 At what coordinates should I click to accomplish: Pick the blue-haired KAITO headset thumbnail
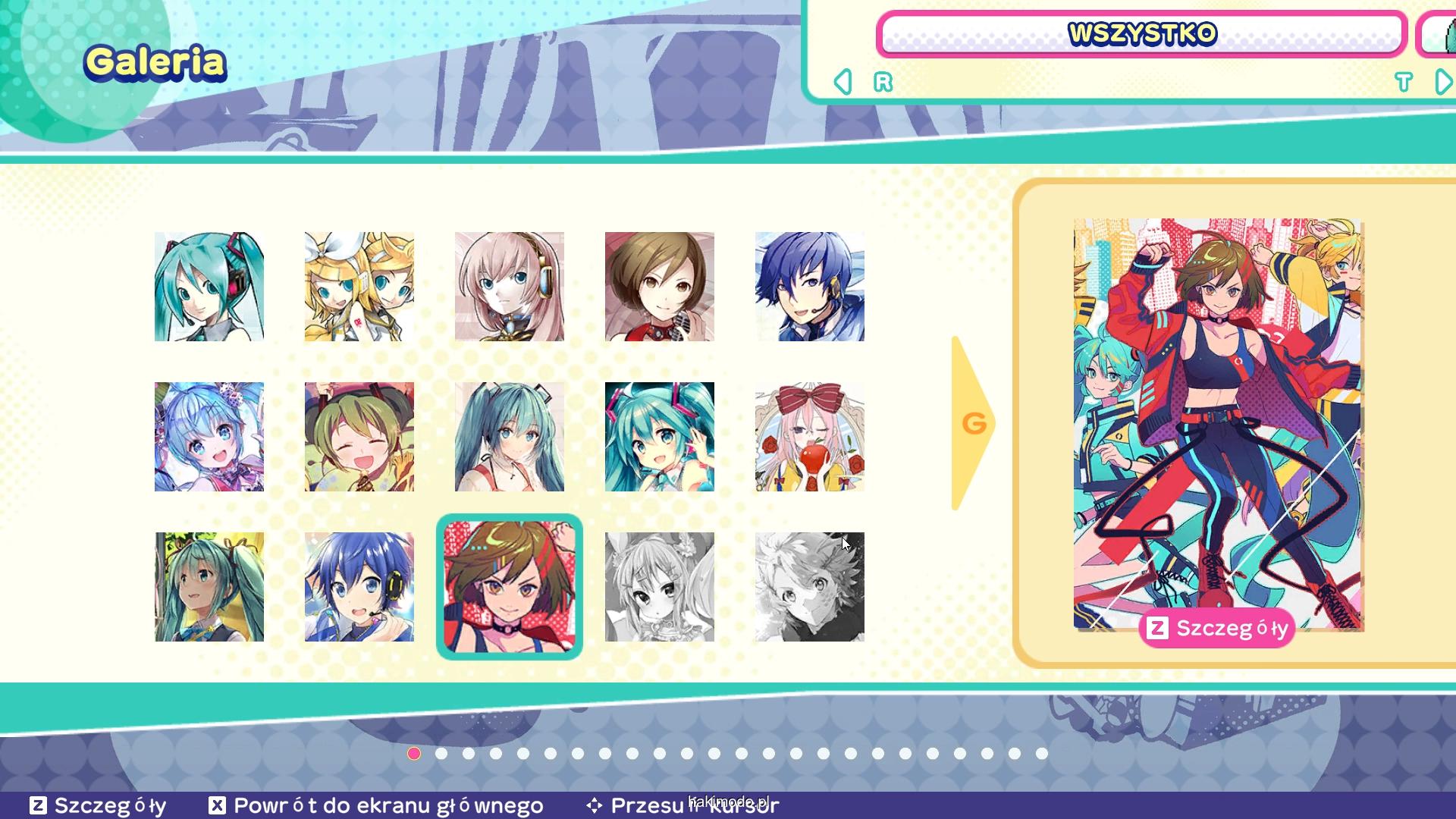pos(810,287)
